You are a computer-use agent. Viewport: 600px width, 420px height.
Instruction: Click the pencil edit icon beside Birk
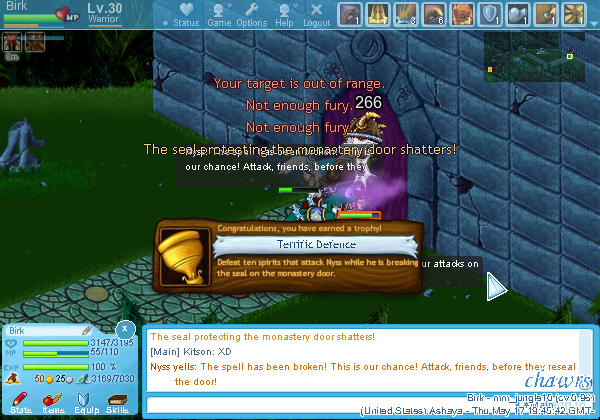point(87,330)
